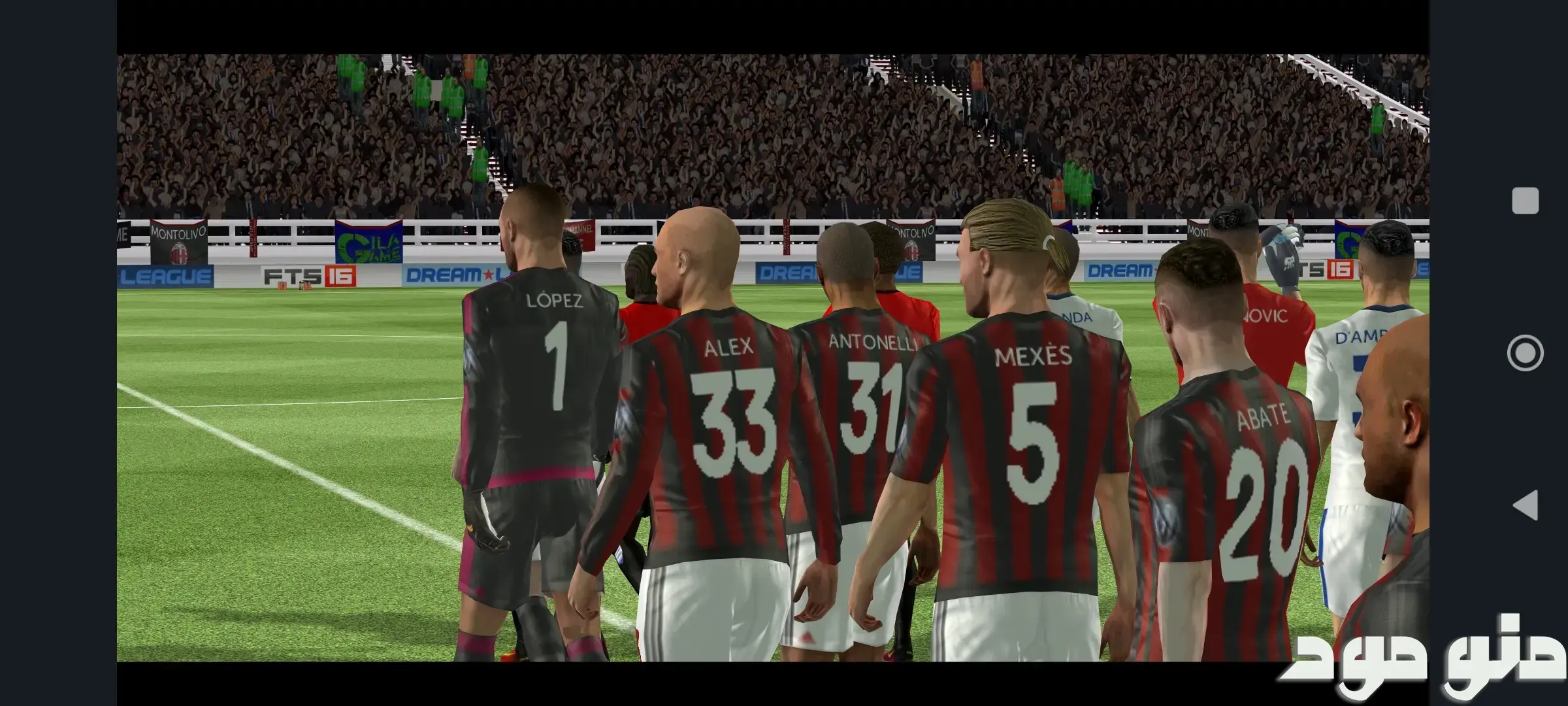
Task: Tap the Android back triangle button
Action: click(1525, 506)
